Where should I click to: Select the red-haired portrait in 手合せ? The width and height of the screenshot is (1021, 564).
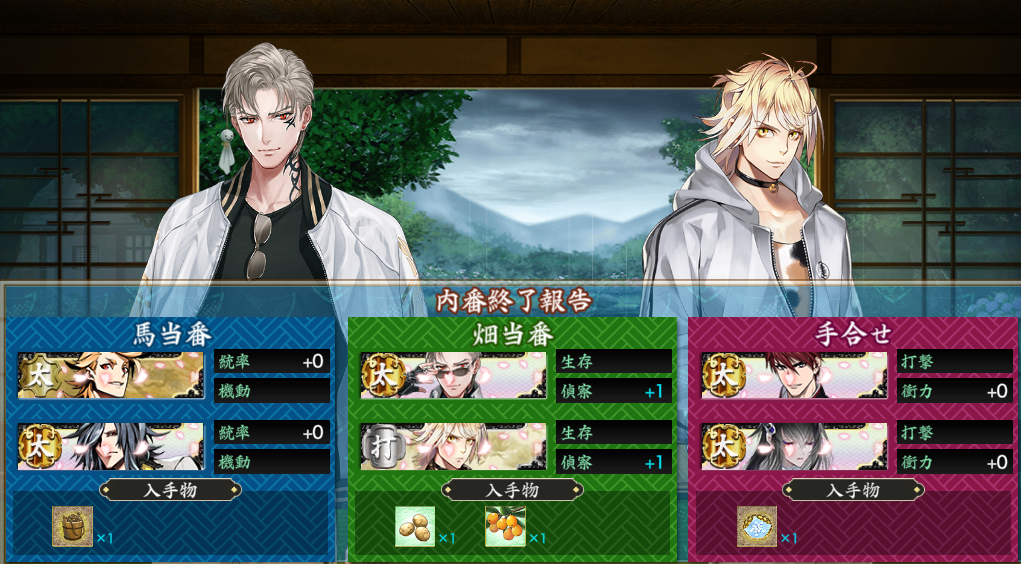click(x=794, y=375)
